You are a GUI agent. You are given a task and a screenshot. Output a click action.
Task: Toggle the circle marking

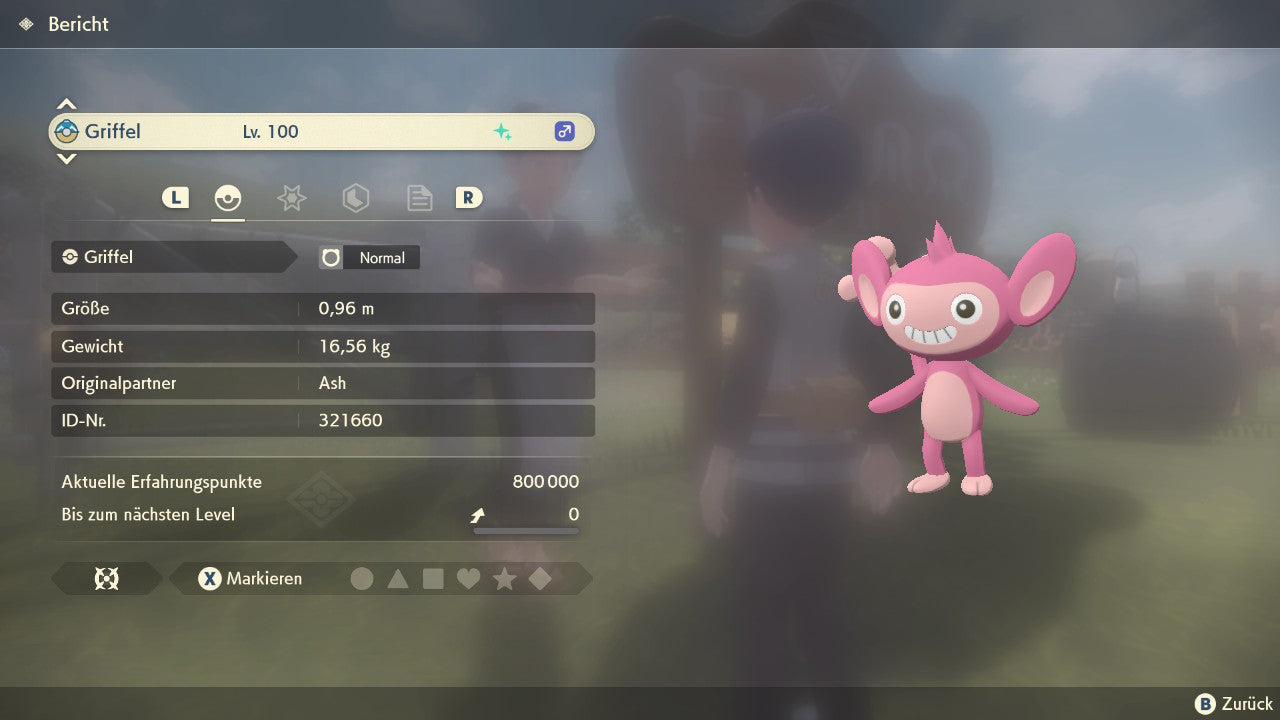[x=362, y=578]
